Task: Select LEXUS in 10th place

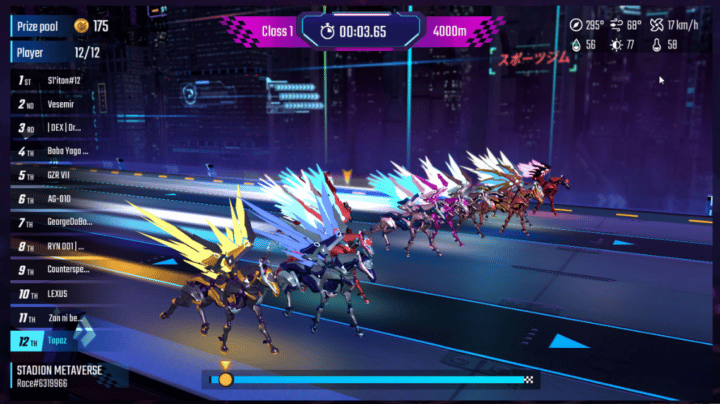Action: (x=62, y=294)
